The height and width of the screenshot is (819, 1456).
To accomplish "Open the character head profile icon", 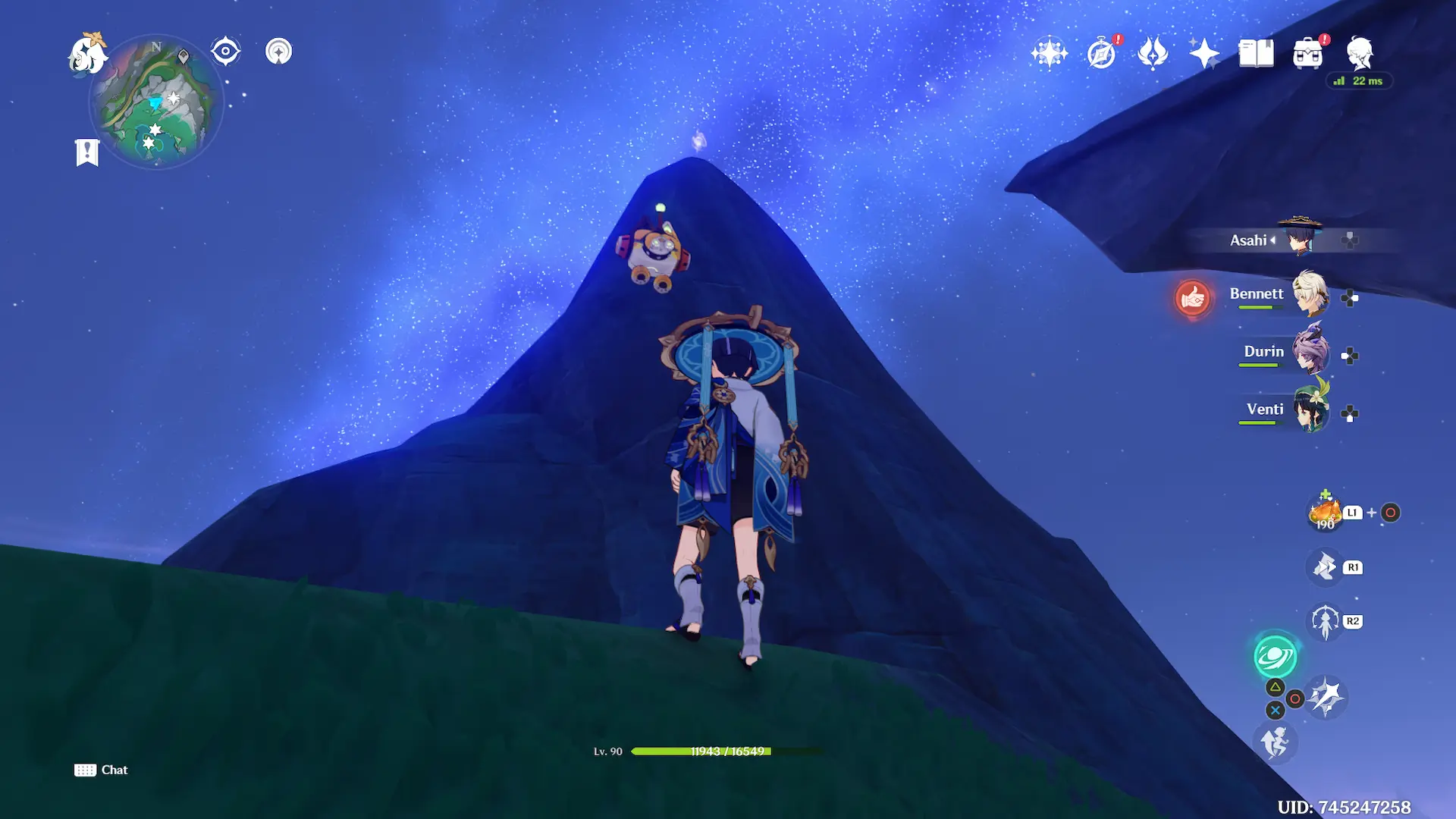I will pos(1360,53).
